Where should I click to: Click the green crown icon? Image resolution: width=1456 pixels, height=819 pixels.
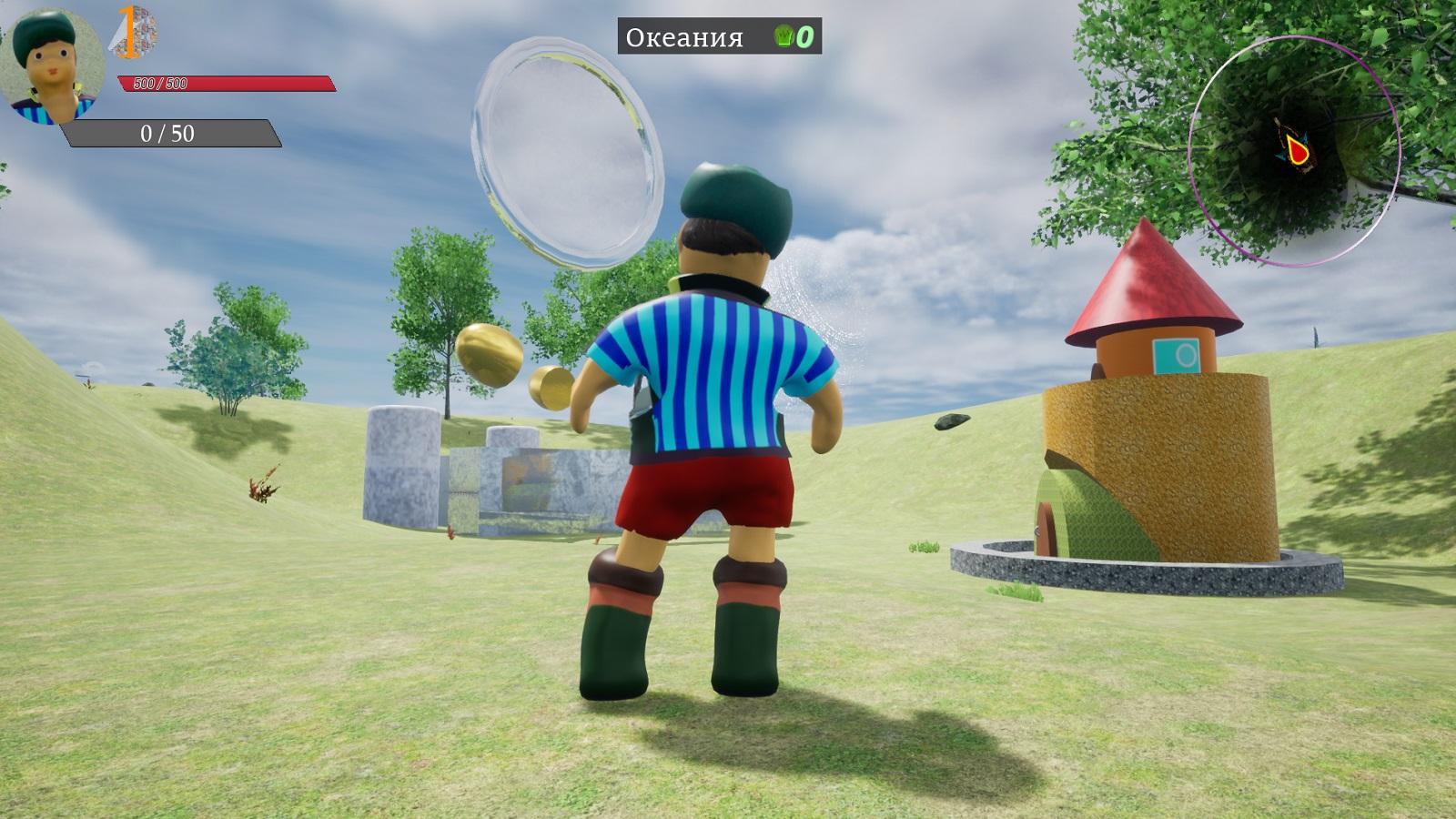(784, 37)
